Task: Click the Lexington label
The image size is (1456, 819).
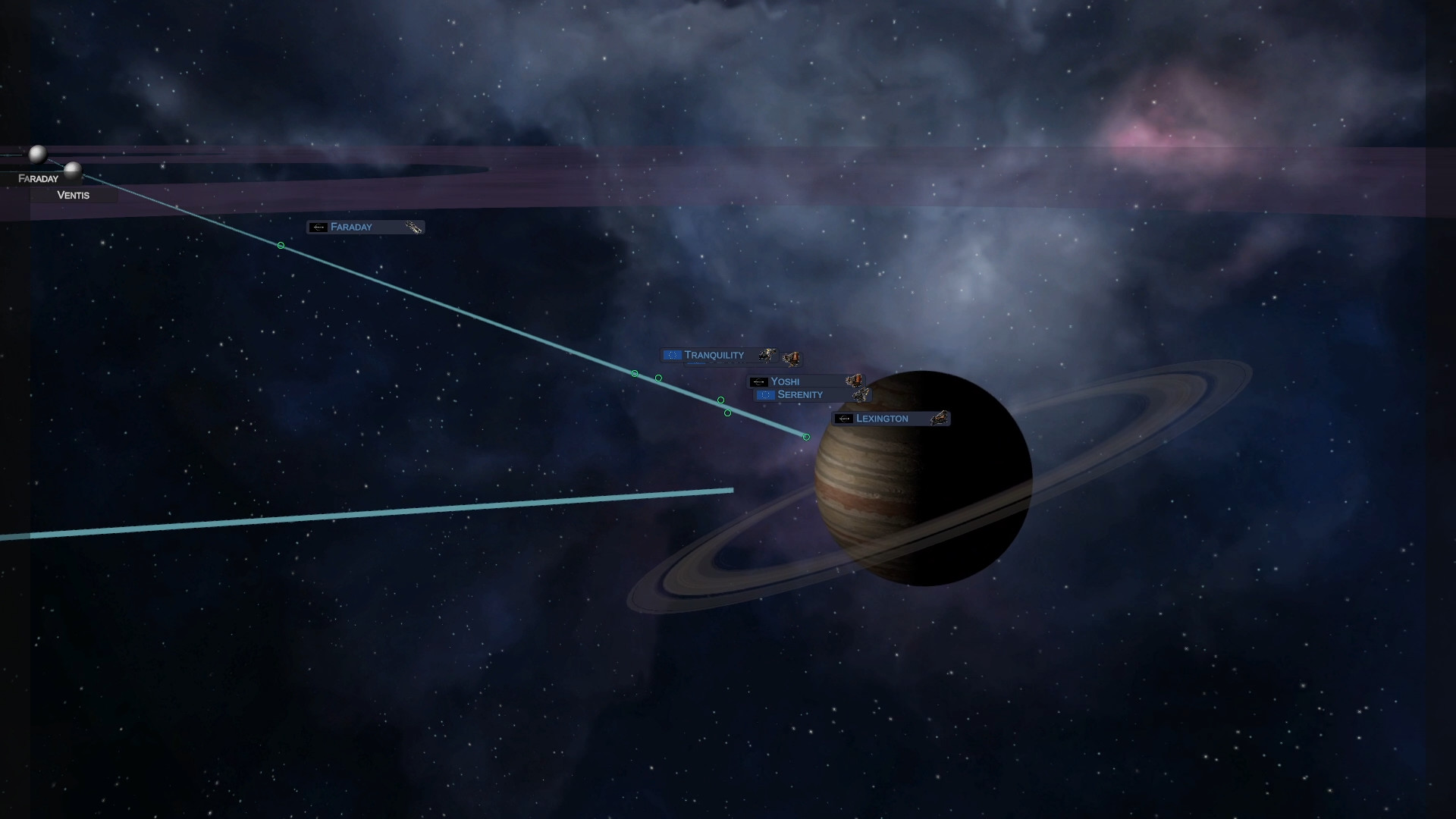Action: pyautogui.click(x=882, y=419)
